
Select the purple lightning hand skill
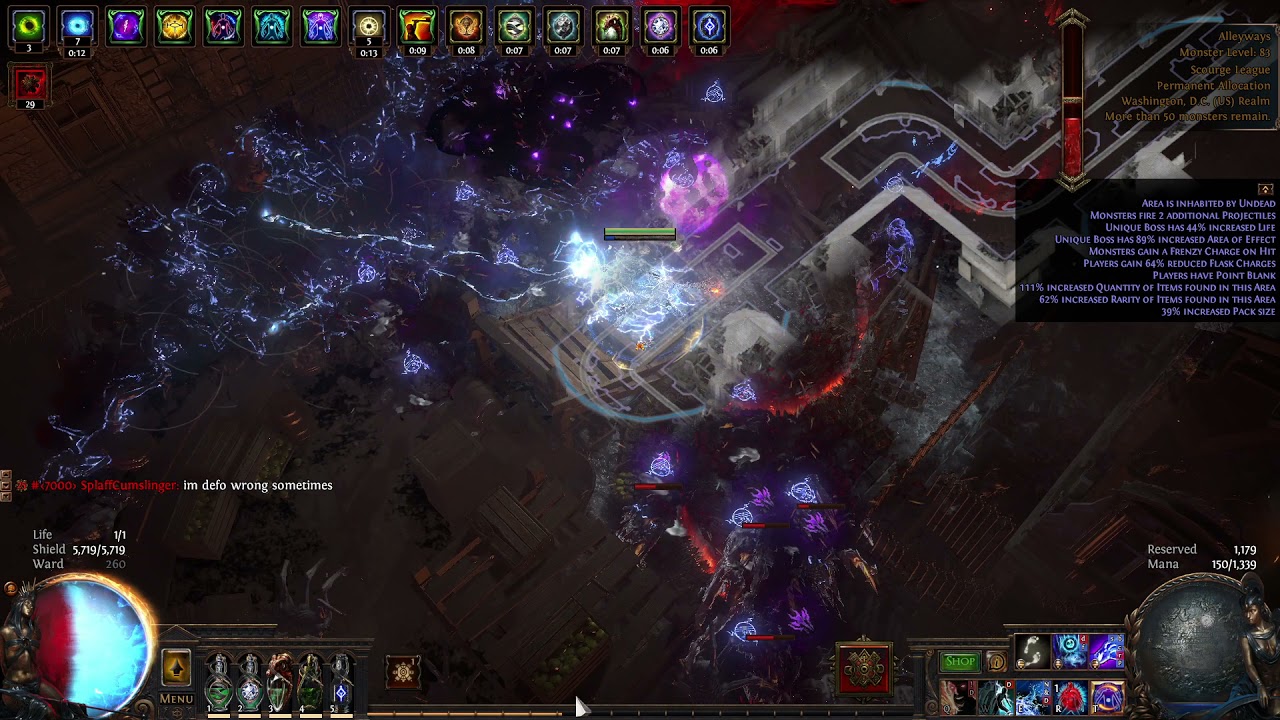(1107, 652)
